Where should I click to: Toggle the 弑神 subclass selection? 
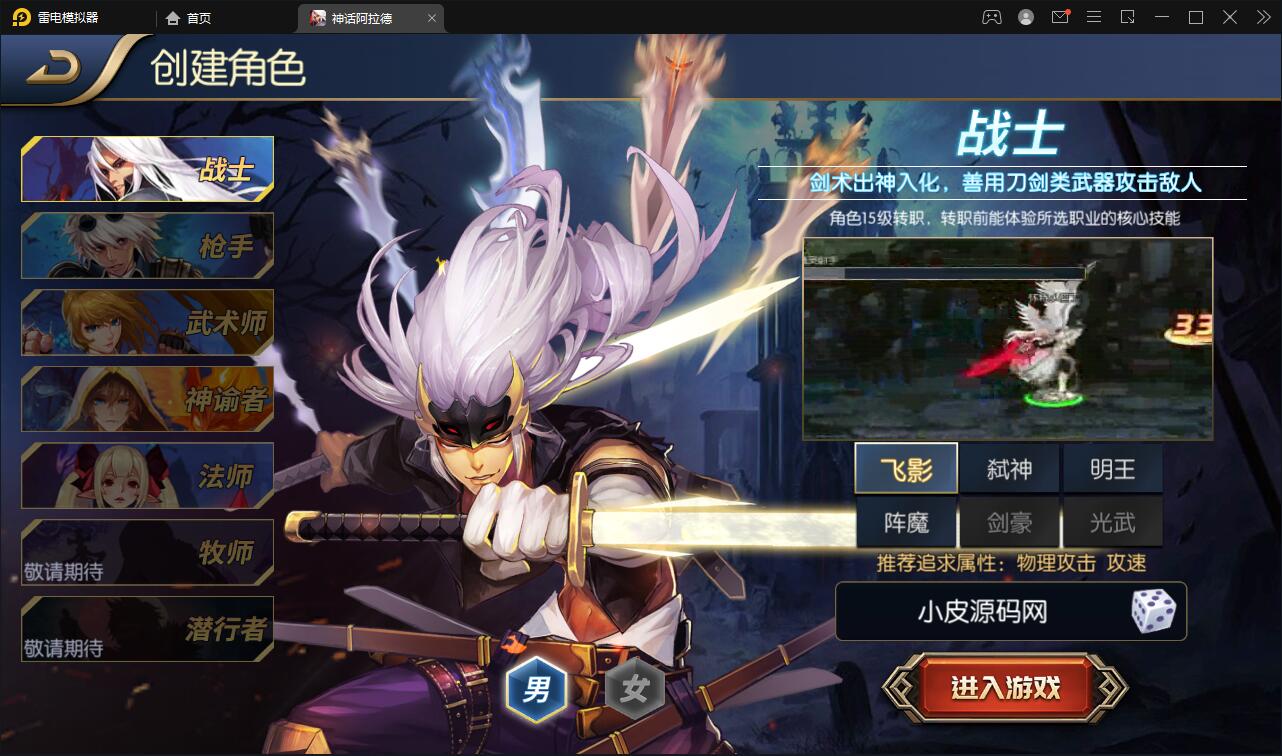(1010, 467)
